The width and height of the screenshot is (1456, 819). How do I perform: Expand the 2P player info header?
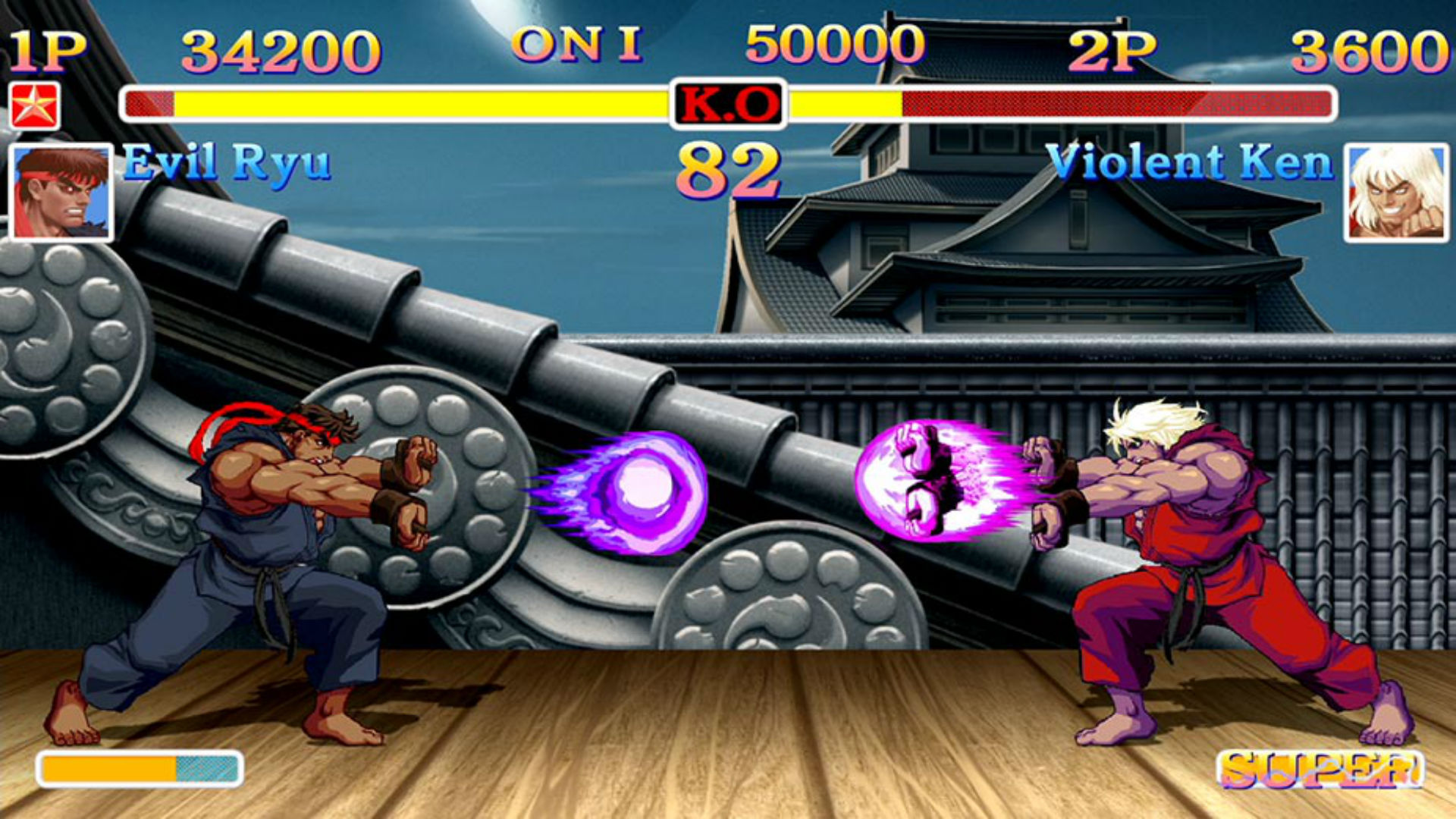click(x=1111, y=49)
